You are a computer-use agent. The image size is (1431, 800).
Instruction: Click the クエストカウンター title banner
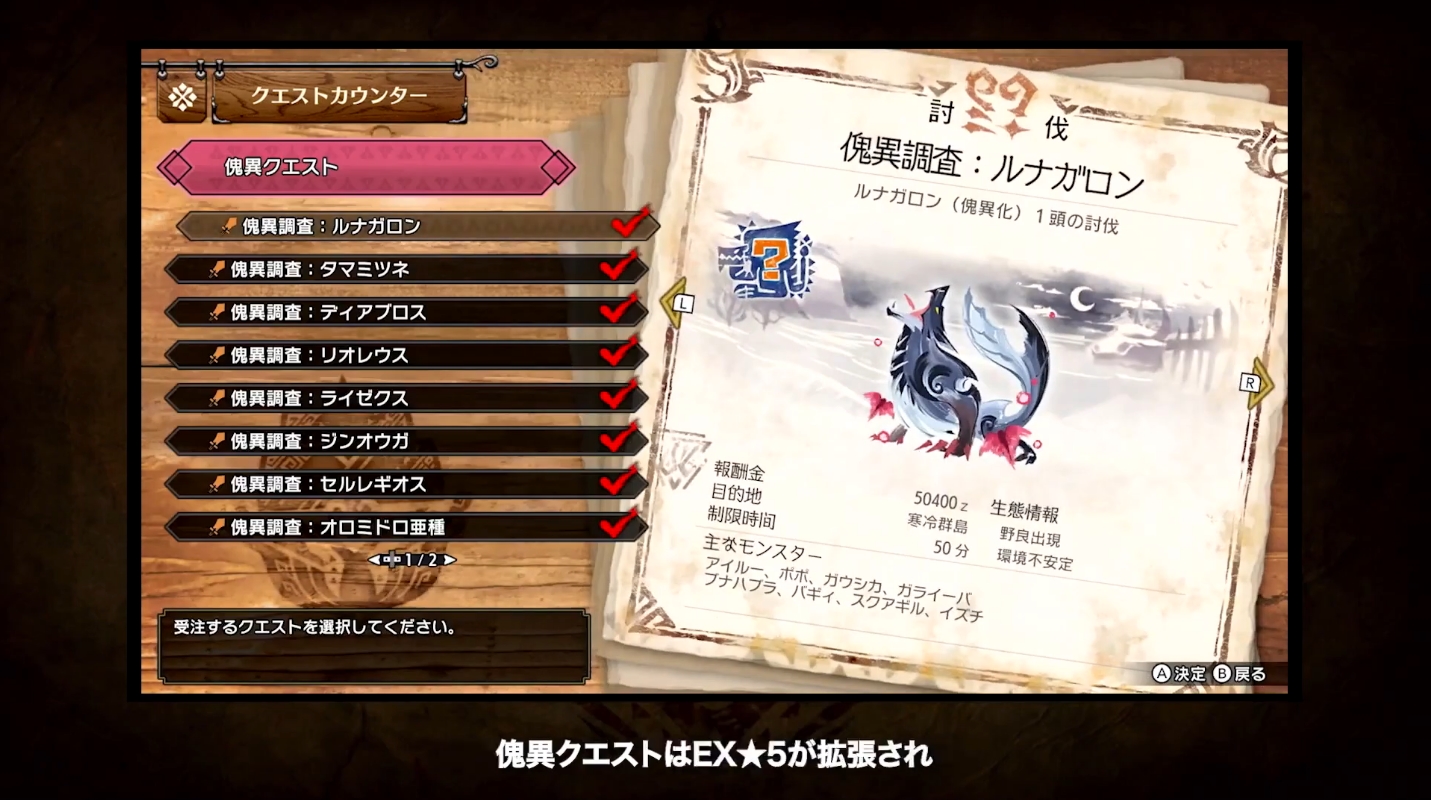[338, 96]
